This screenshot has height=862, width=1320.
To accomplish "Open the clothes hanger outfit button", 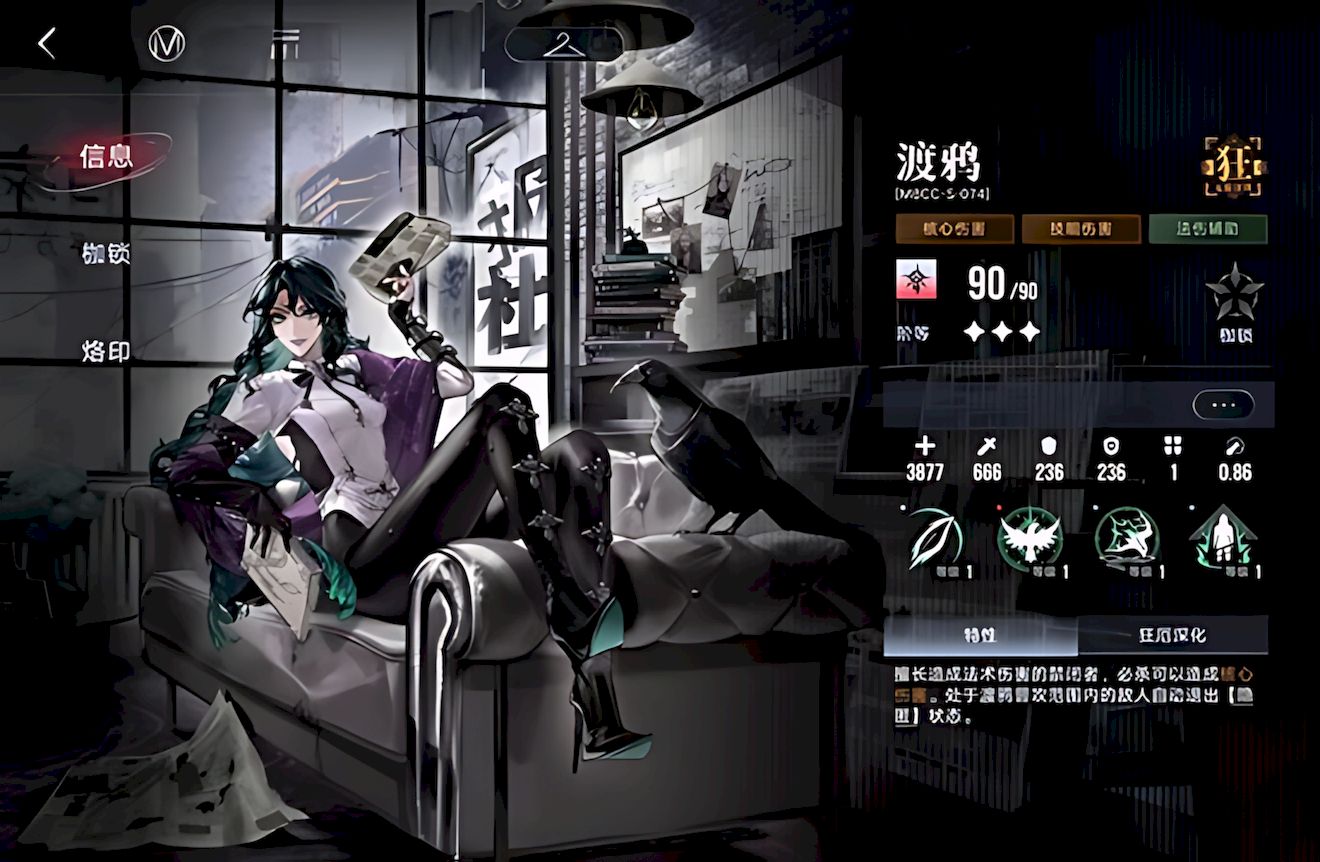I will [x=564, y=43].
